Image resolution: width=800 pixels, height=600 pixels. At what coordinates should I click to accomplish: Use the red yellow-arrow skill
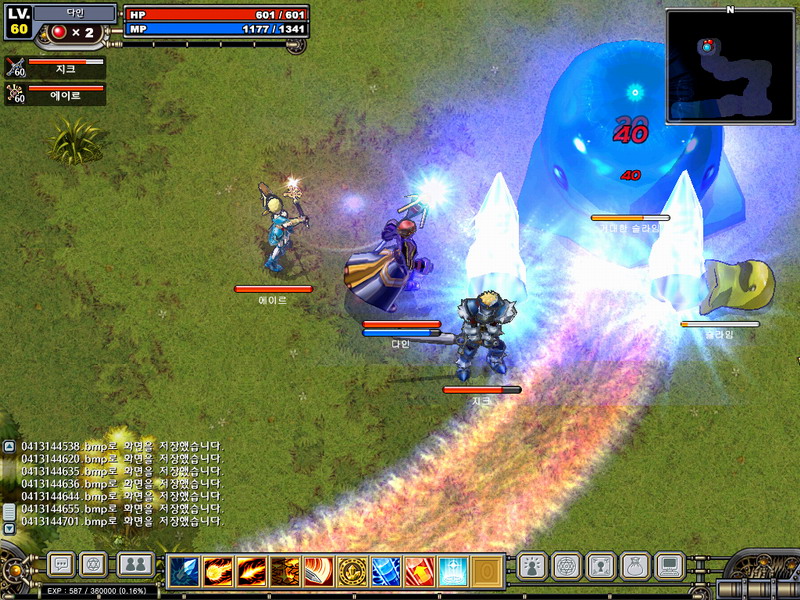[x=419, y=571]
